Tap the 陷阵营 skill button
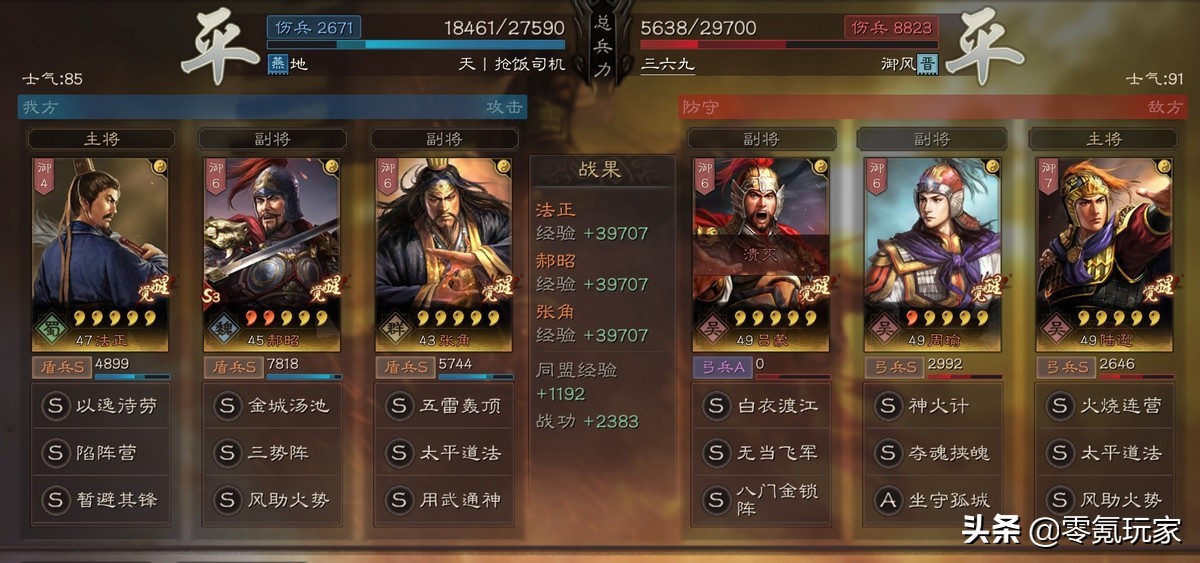 pos(101,453)
